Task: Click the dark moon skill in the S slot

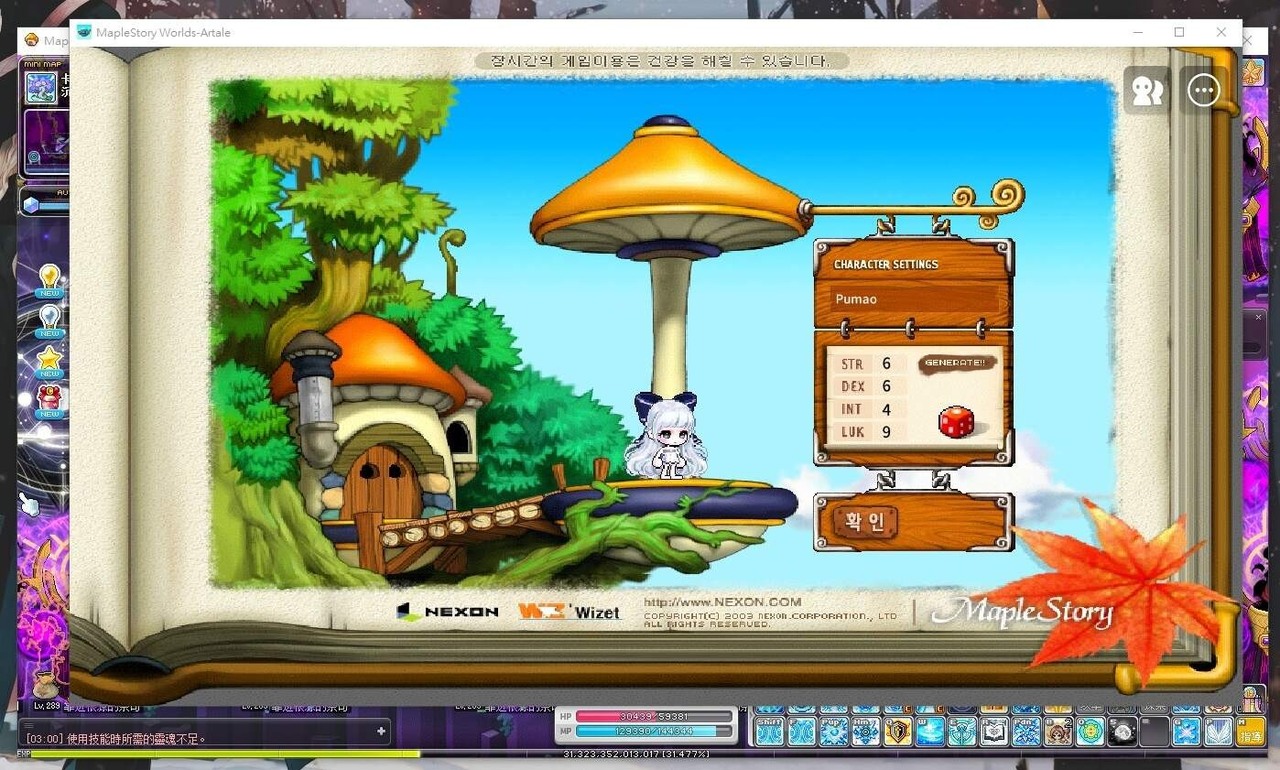Action: pyautogui.click(x=1122, y=733)
